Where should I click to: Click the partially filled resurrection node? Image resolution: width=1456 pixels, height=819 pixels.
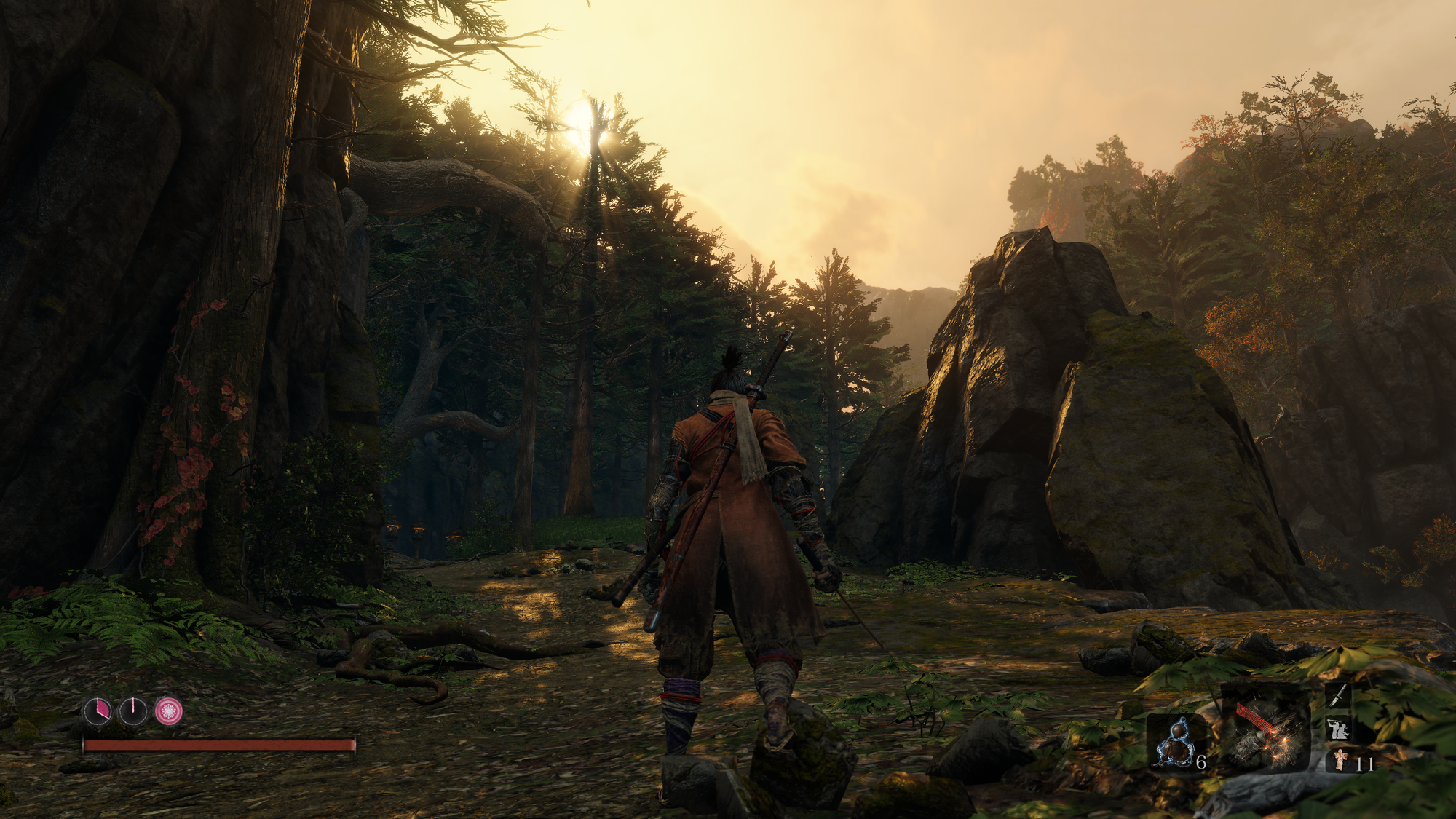(x=97, y=711)
